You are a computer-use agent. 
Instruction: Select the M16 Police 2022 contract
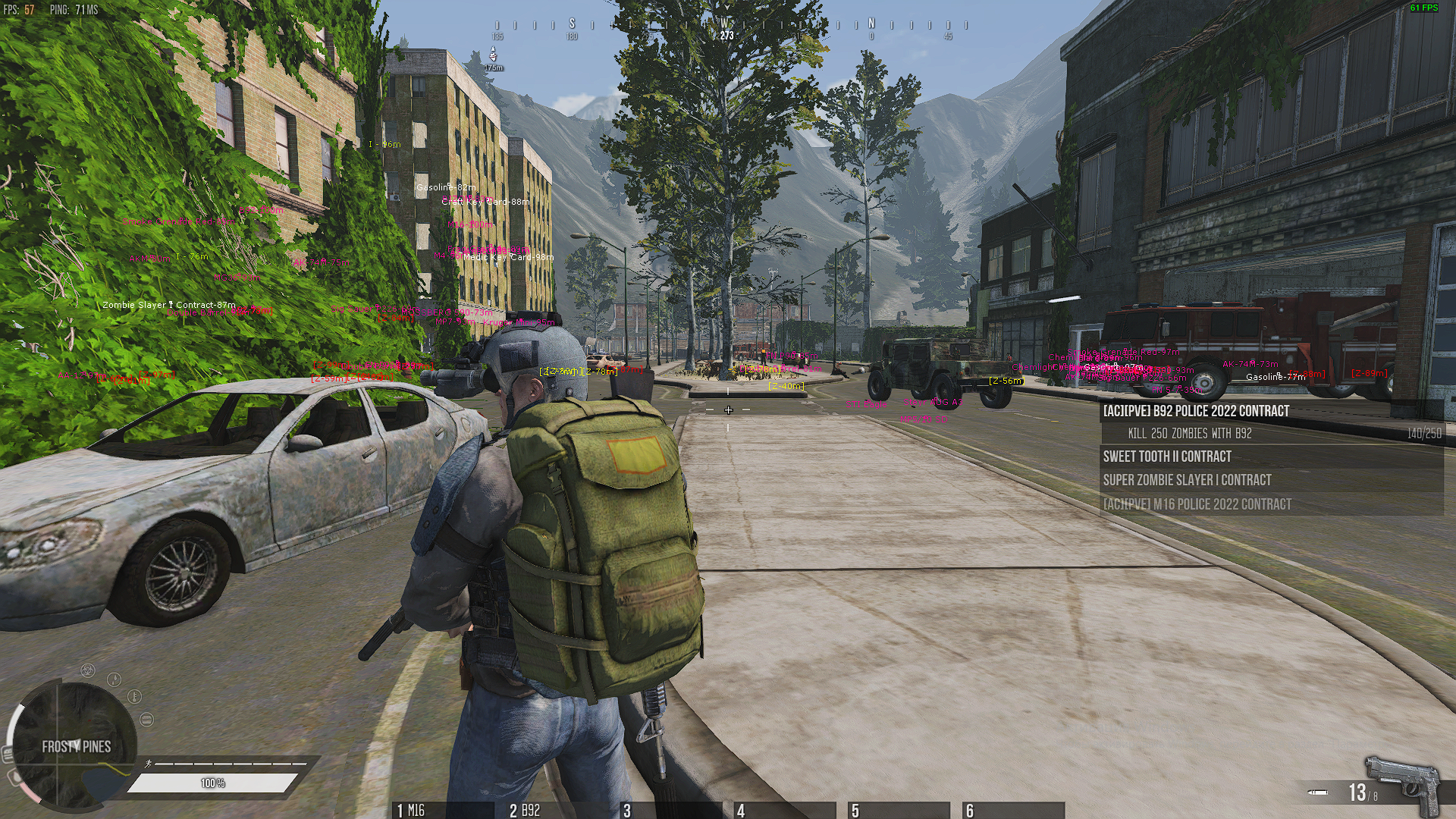(x=1197, y=504)
